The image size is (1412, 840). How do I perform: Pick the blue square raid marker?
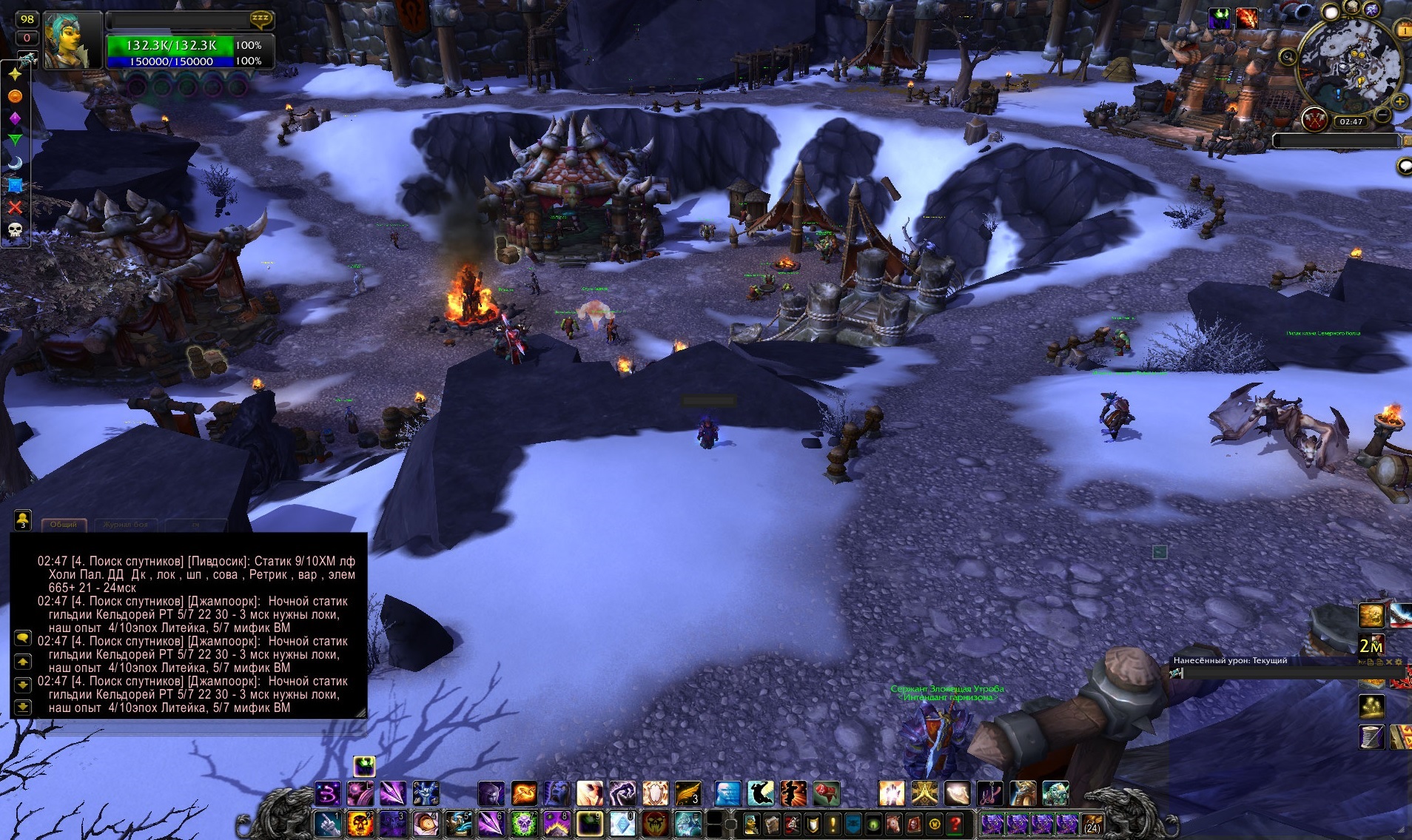(x=15, y=186)
